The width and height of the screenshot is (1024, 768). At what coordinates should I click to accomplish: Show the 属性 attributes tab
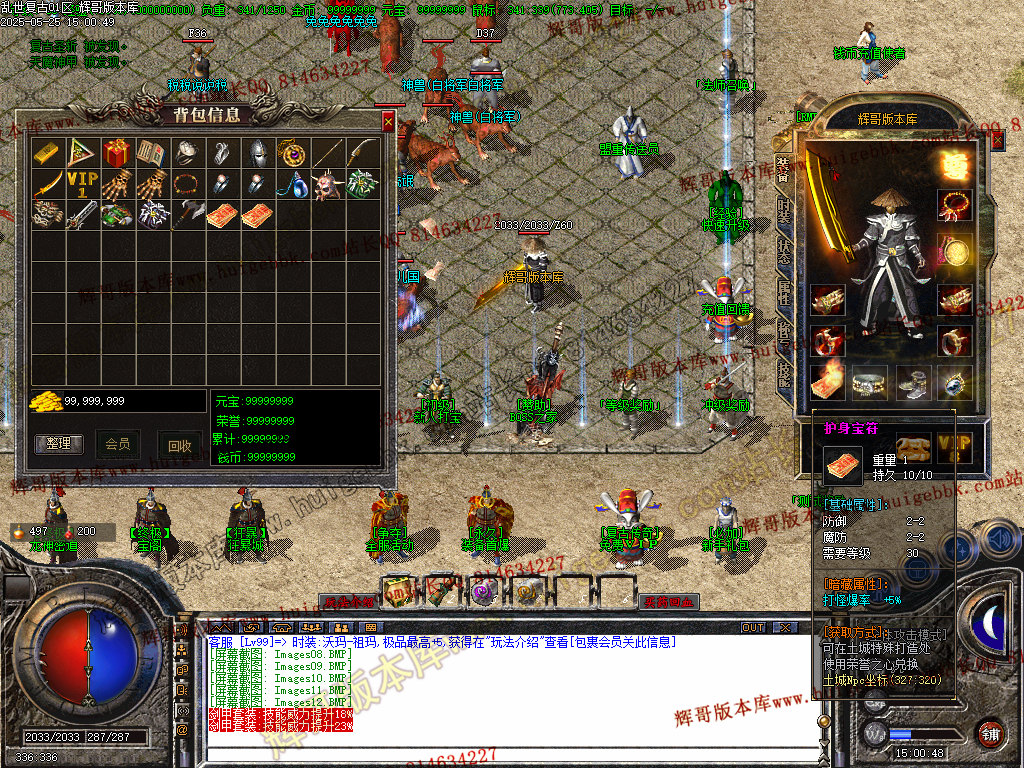(x=784, y=293)
